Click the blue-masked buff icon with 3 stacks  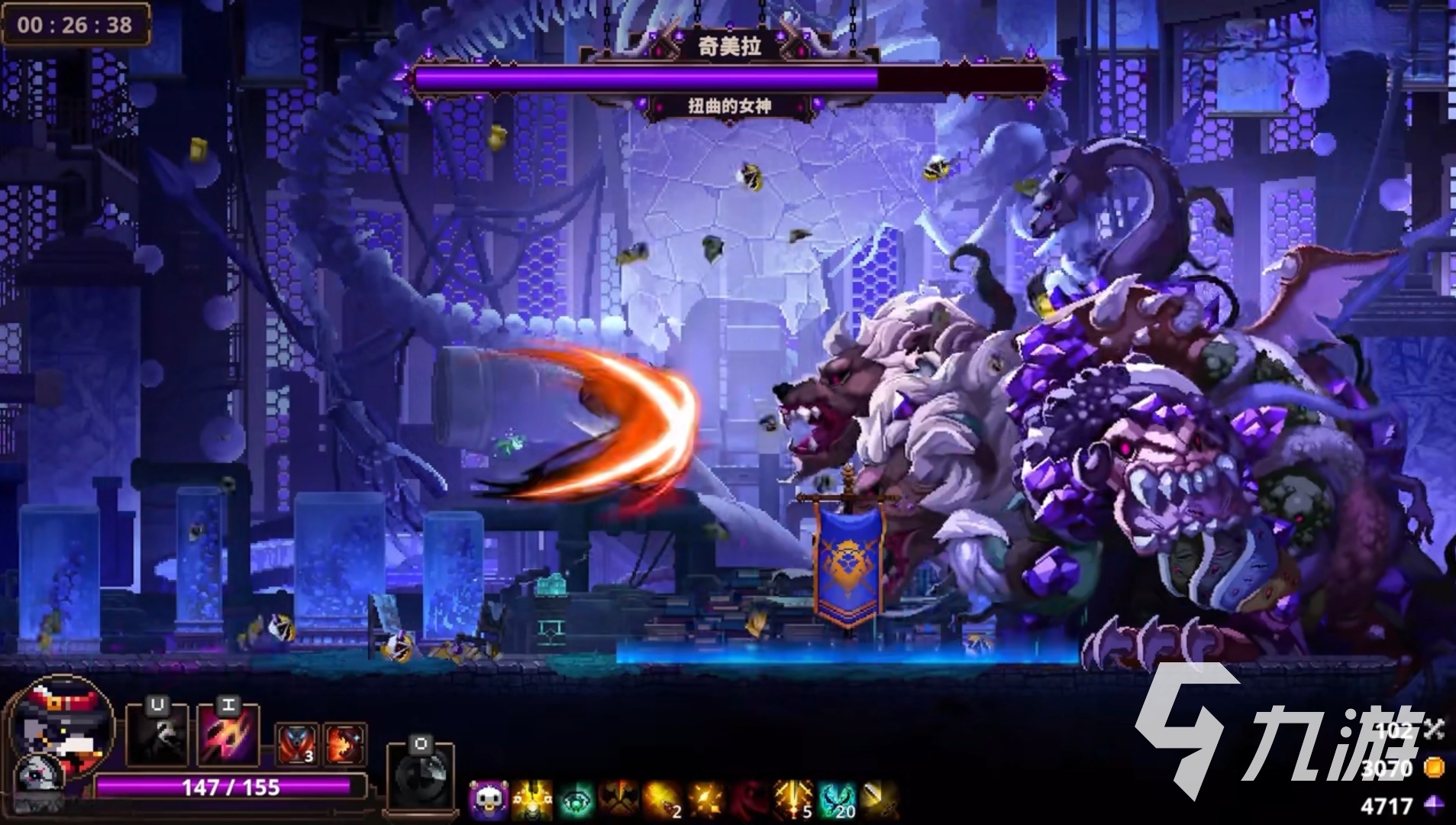tap(296, 743)
